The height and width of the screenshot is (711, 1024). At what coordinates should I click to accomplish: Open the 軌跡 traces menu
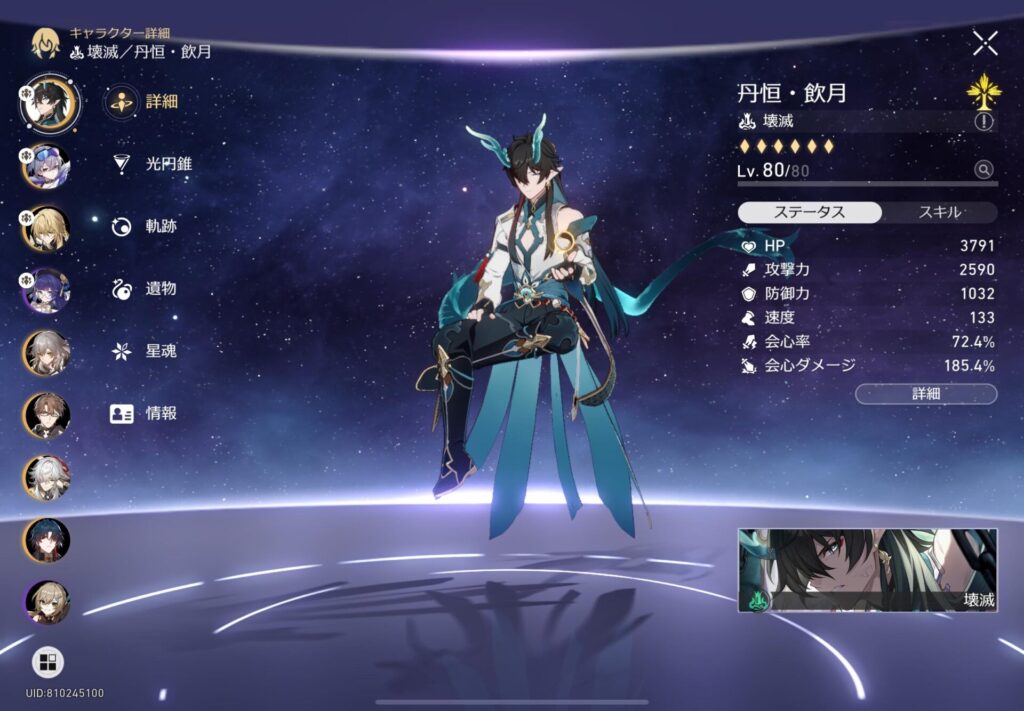coord(146,226)
